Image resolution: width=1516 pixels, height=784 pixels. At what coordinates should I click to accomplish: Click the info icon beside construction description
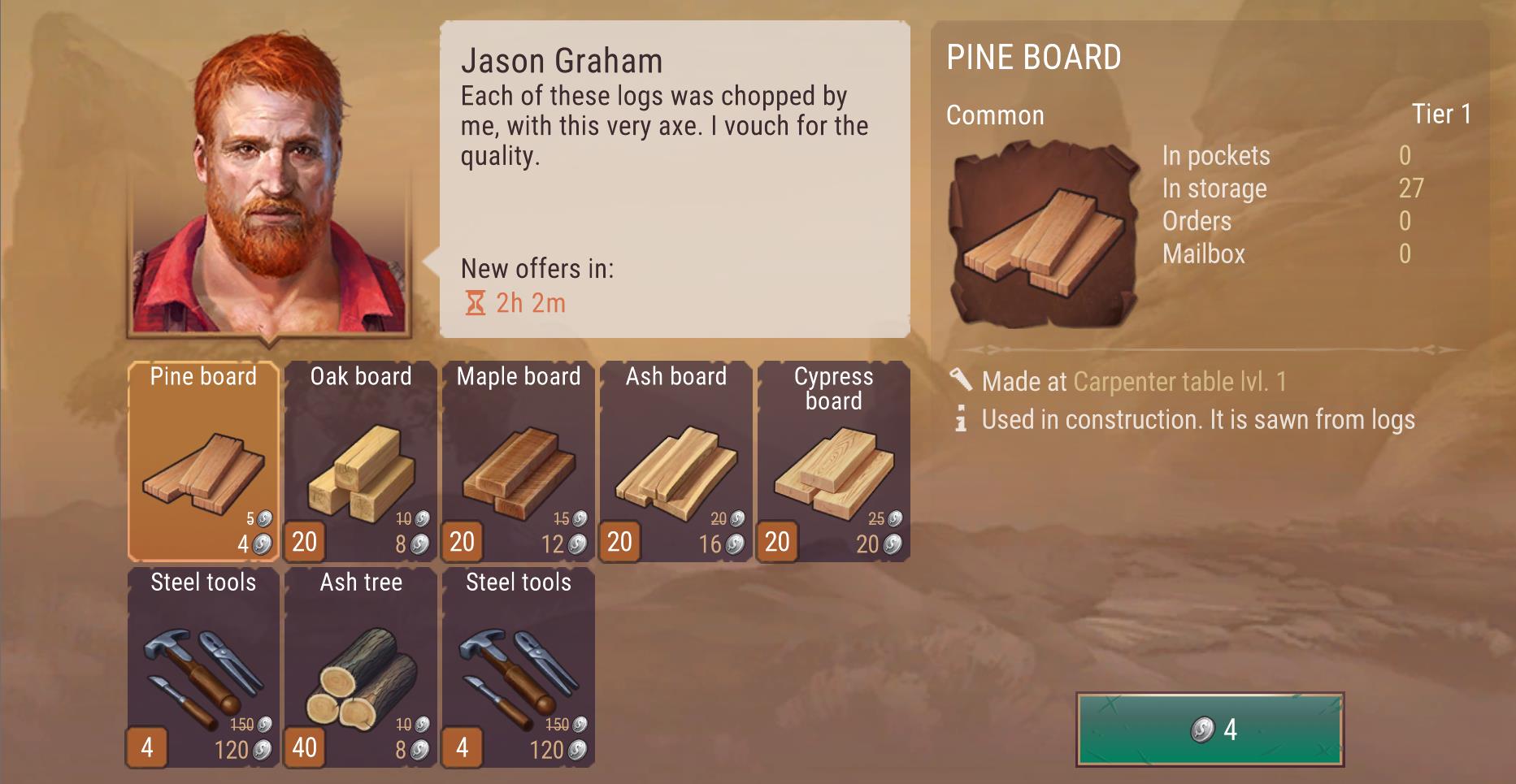pos(962,419)
